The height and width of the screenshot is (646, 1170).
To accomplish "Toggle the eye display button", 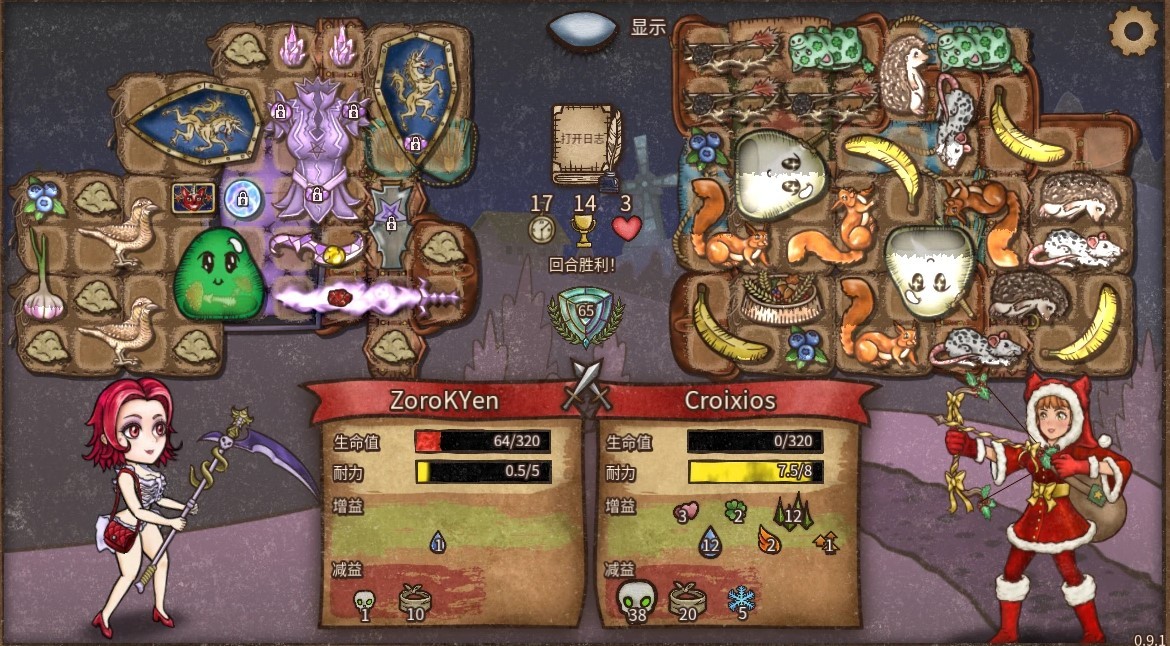I will tap(582, 28).
